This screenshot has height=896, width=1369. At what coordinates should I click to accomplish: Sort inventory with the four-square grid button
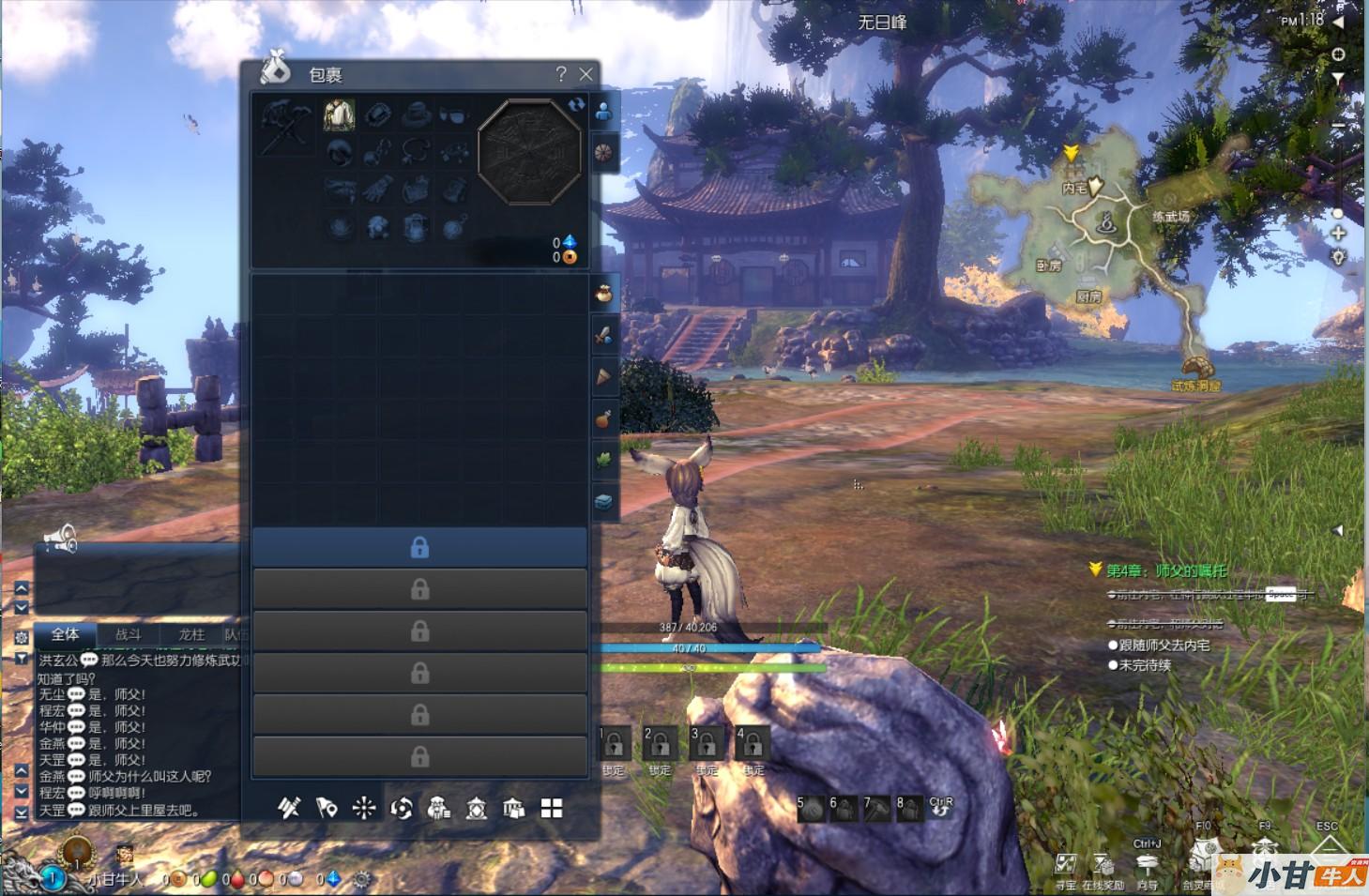[x=552, y=809]
